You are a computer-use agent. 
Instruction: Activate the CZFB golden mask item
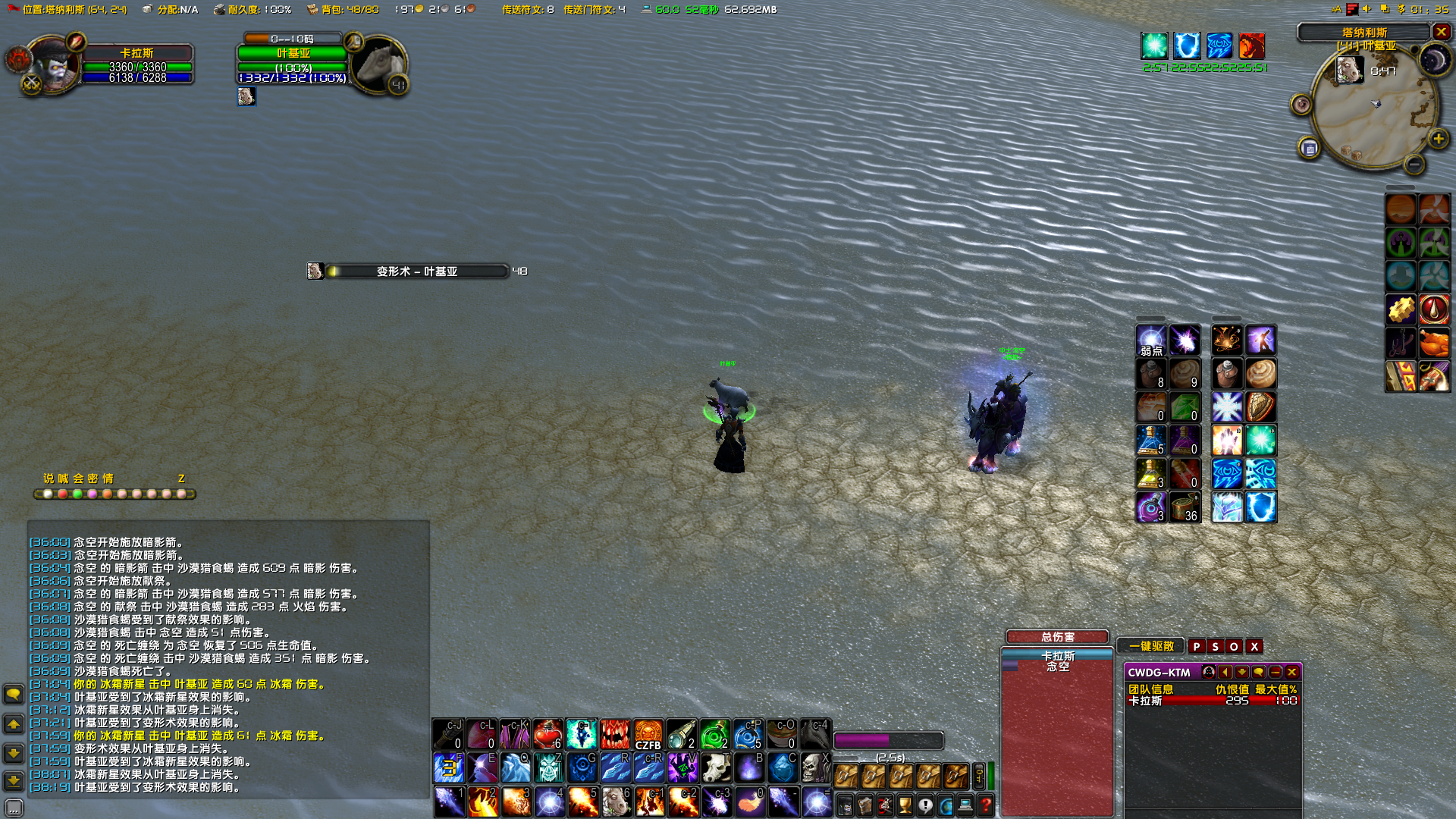point(648,734)
